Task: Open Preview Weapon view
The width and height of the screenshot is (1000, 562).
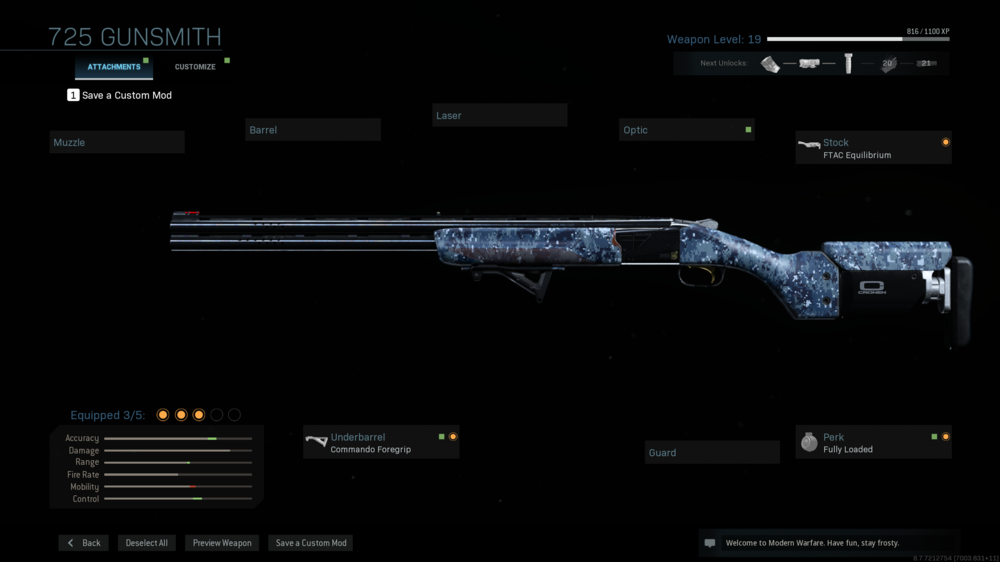Action: pyautogui.click(x=222, y=543)
